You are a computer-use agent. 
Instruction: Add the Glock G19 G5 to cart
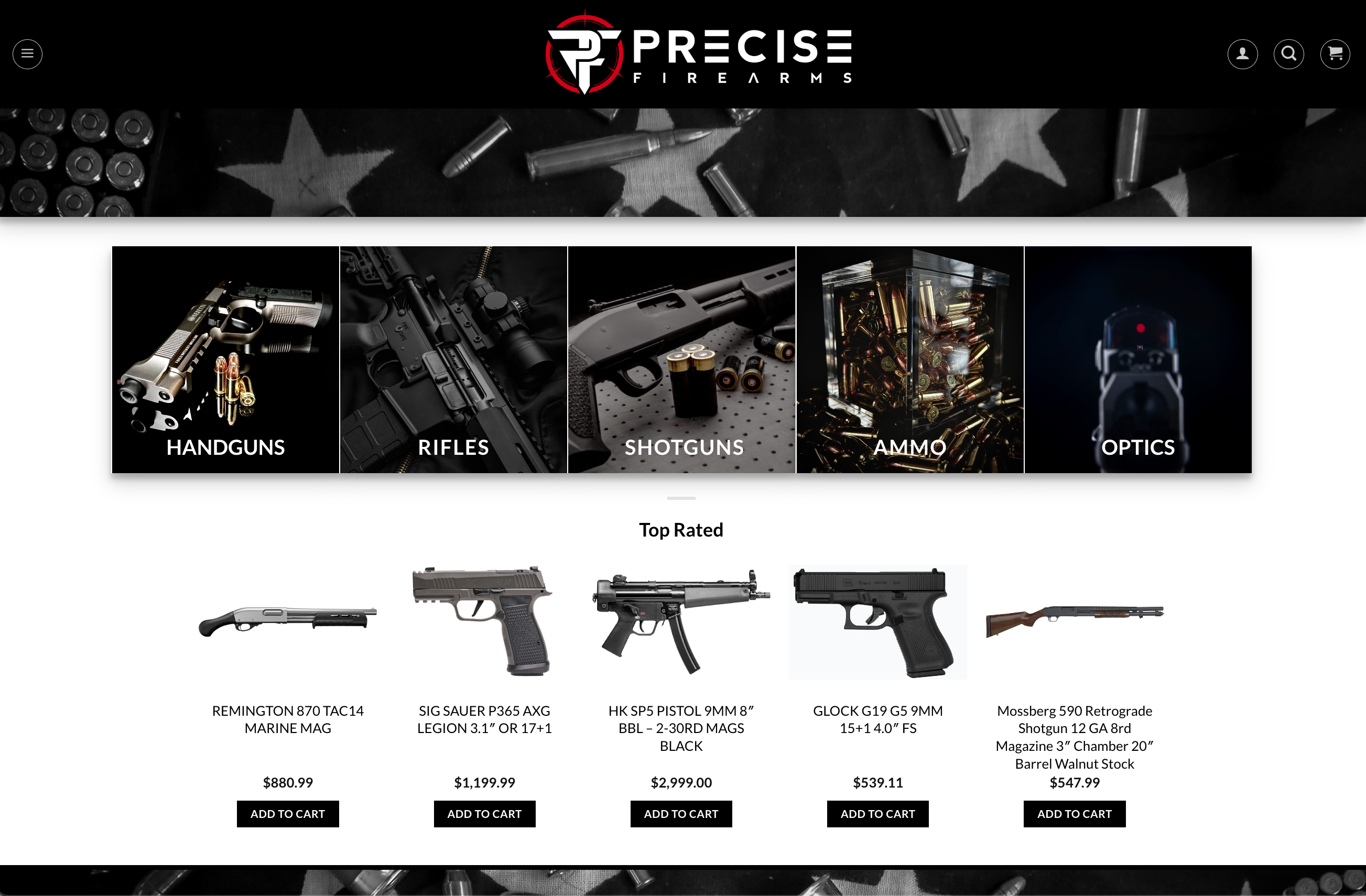(877, 813)
